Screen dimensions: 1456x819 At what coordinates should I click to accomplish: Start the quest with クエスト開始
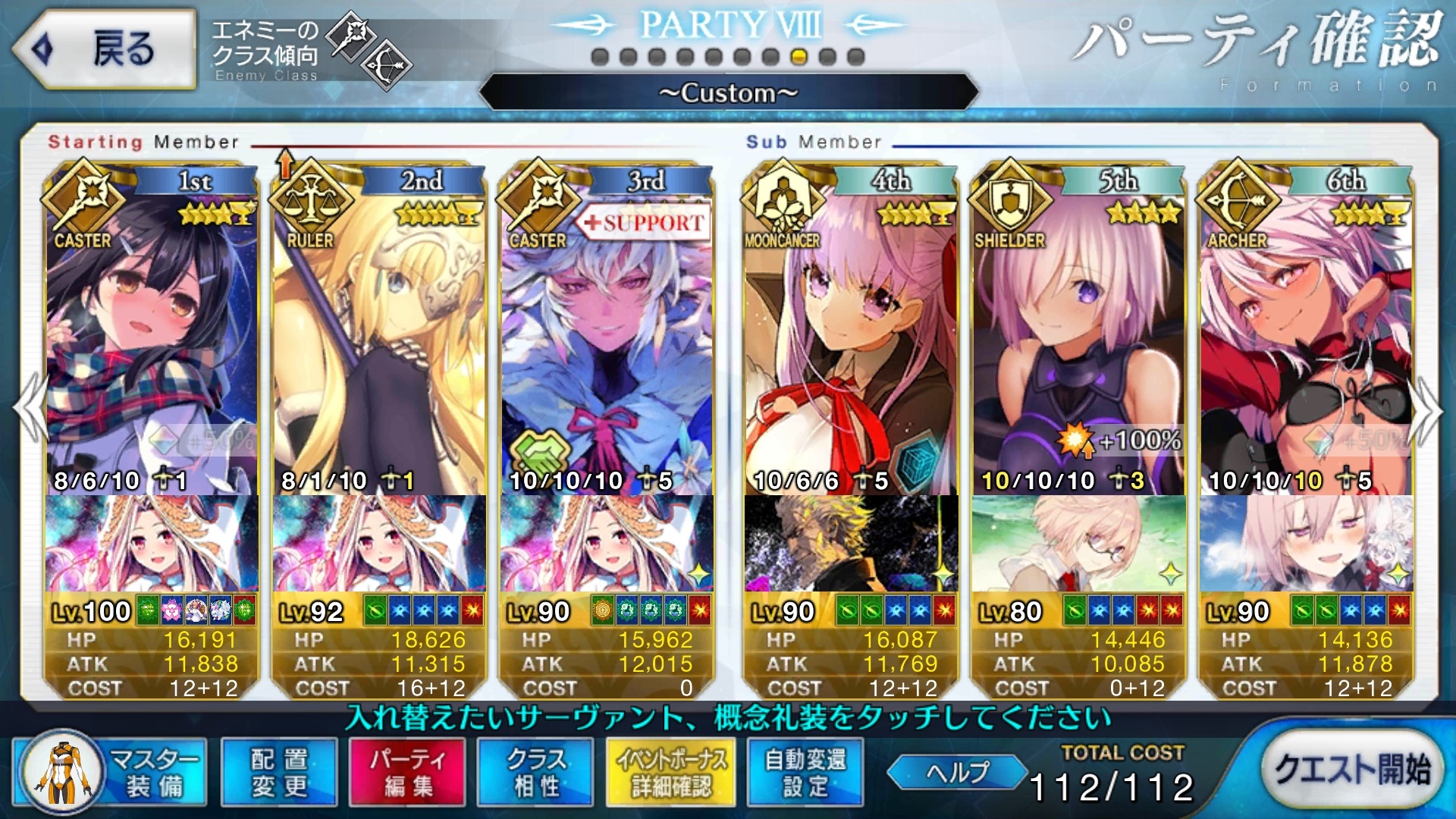[x=1351, y=770]
